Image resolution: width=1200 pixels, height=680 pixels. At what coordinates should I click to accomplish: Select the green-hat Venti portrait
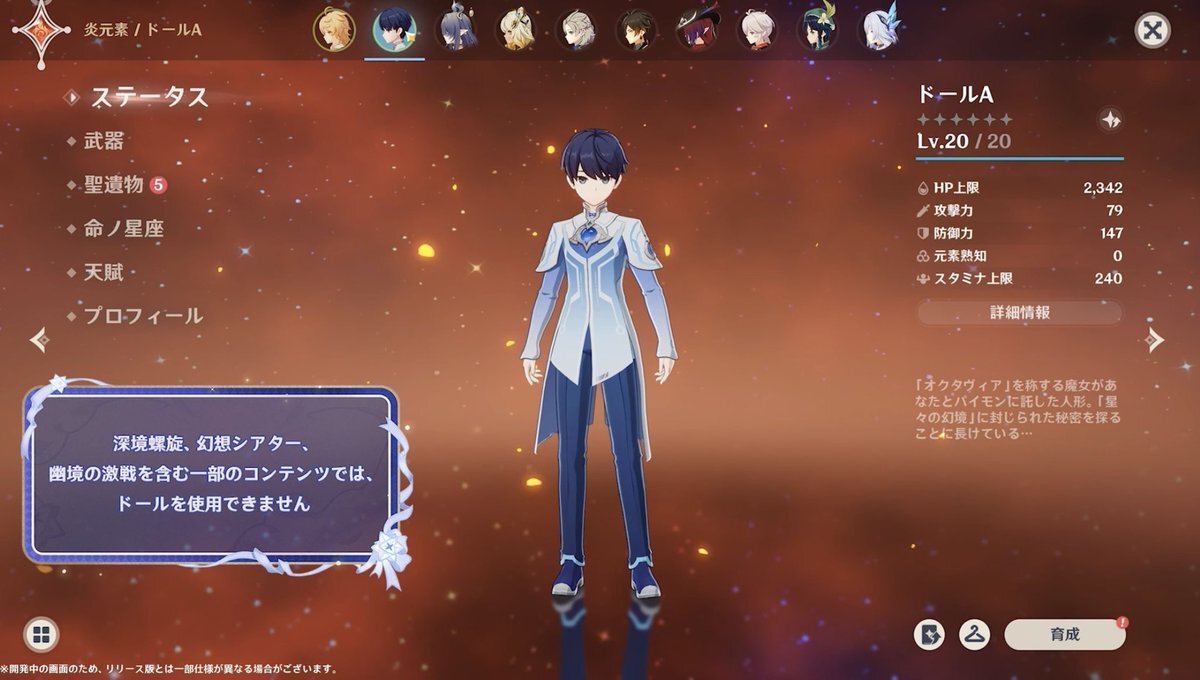pos(817,30)
